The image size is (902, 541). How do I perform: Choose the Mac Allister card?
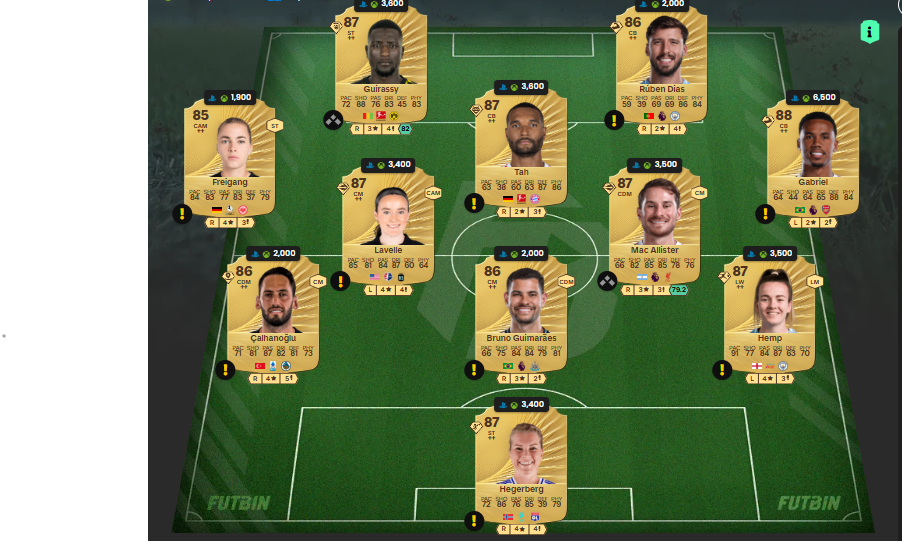pyautogui.click(x=654, y=225)
